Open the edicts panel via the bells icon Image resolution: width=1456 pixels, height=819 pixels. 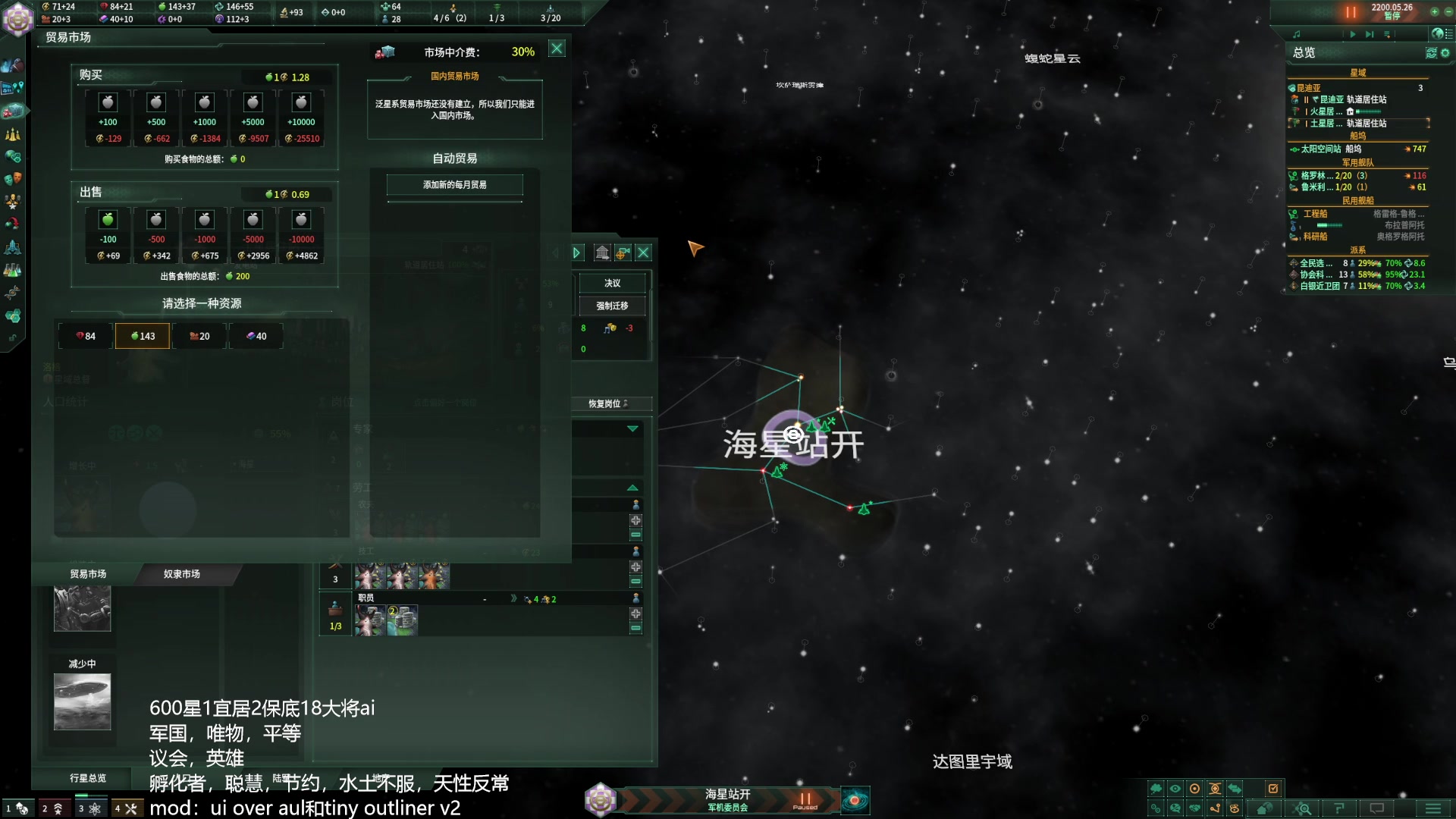coord(13,133)
